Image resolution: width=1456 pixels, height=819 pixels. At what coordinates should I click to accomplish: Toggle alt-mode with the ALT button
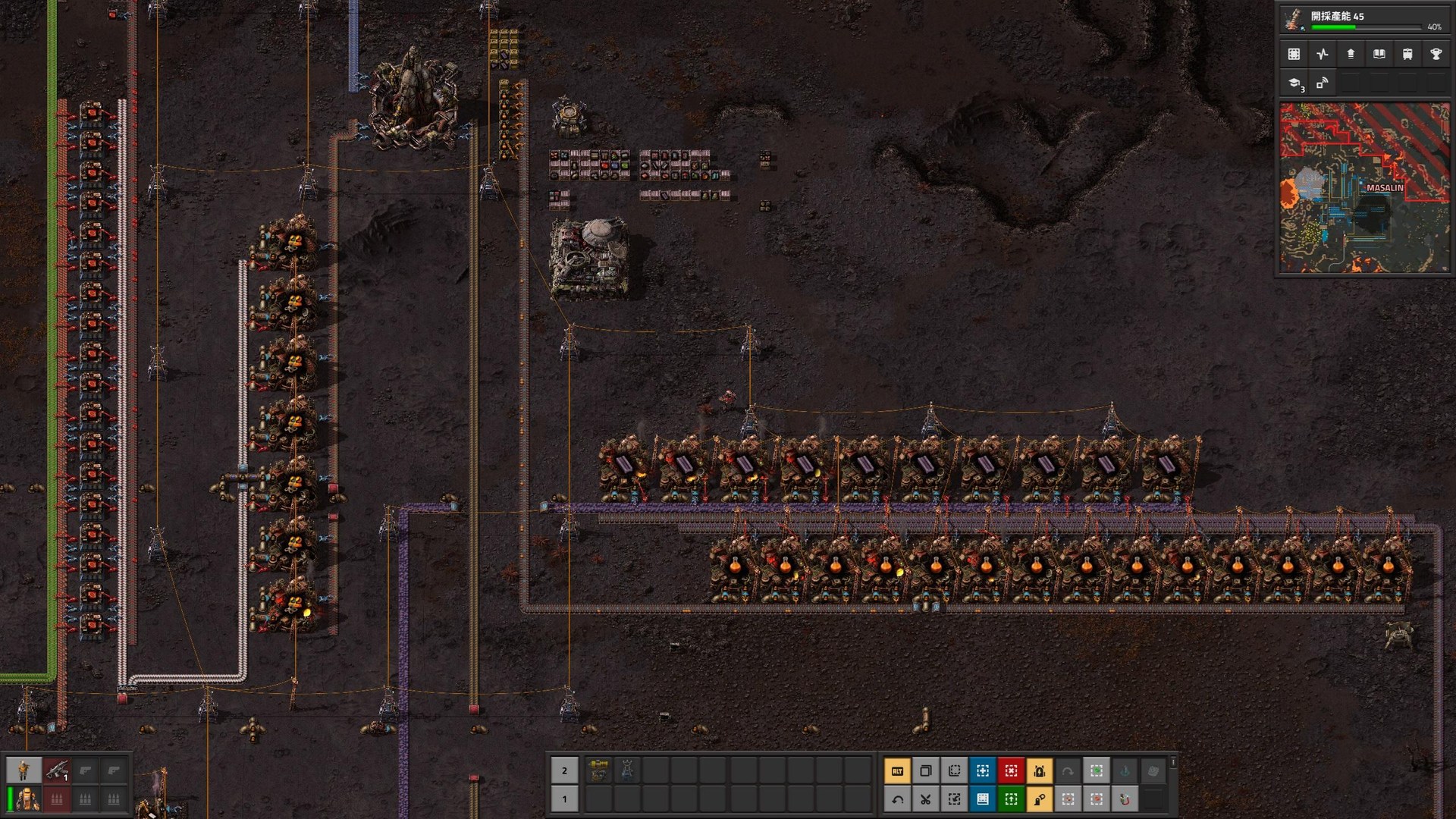(x=897, y=770)
